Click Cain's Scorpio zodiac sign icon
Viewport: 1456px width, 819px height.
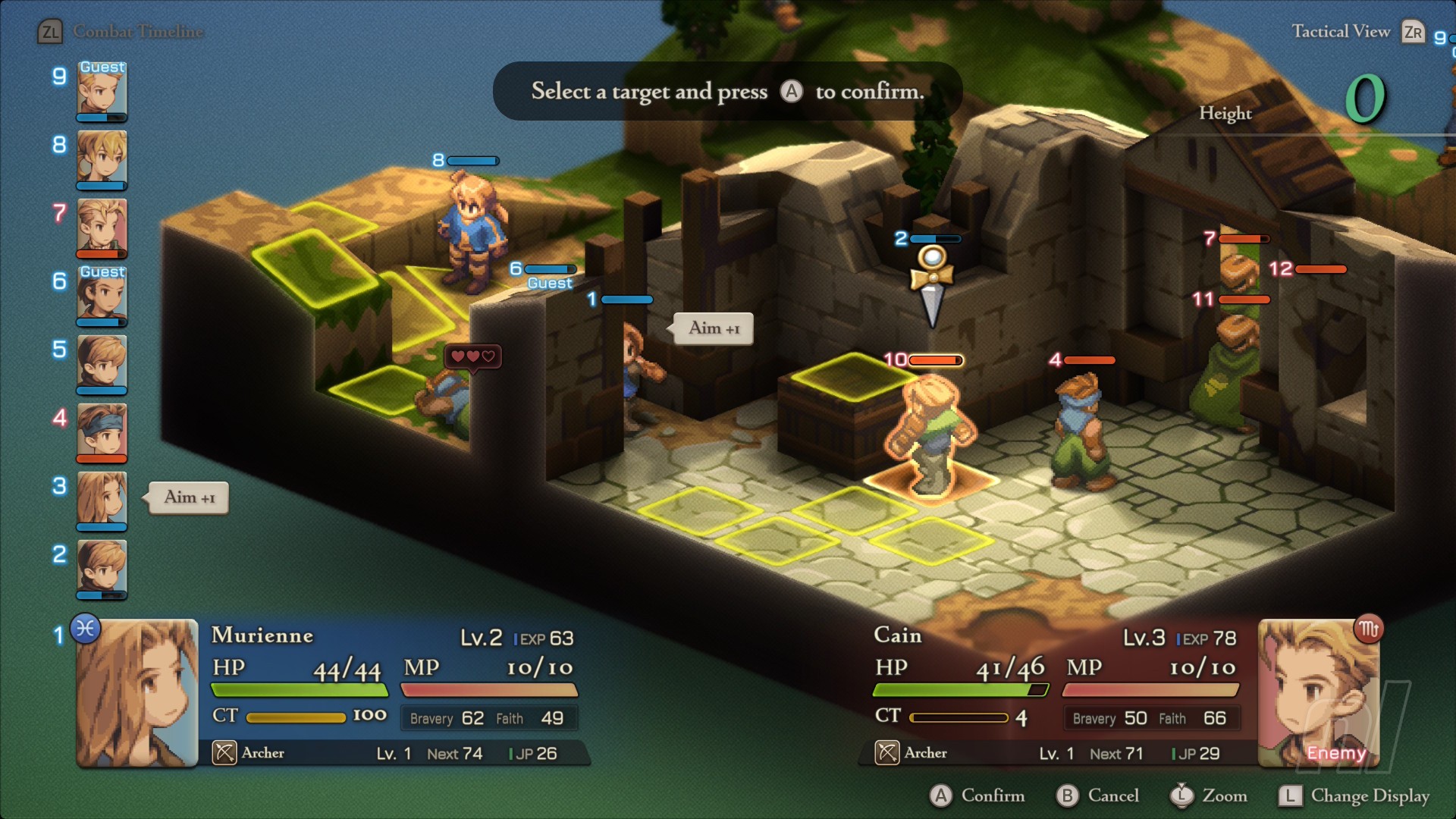pyautogui.click(x=1369, y=629)
